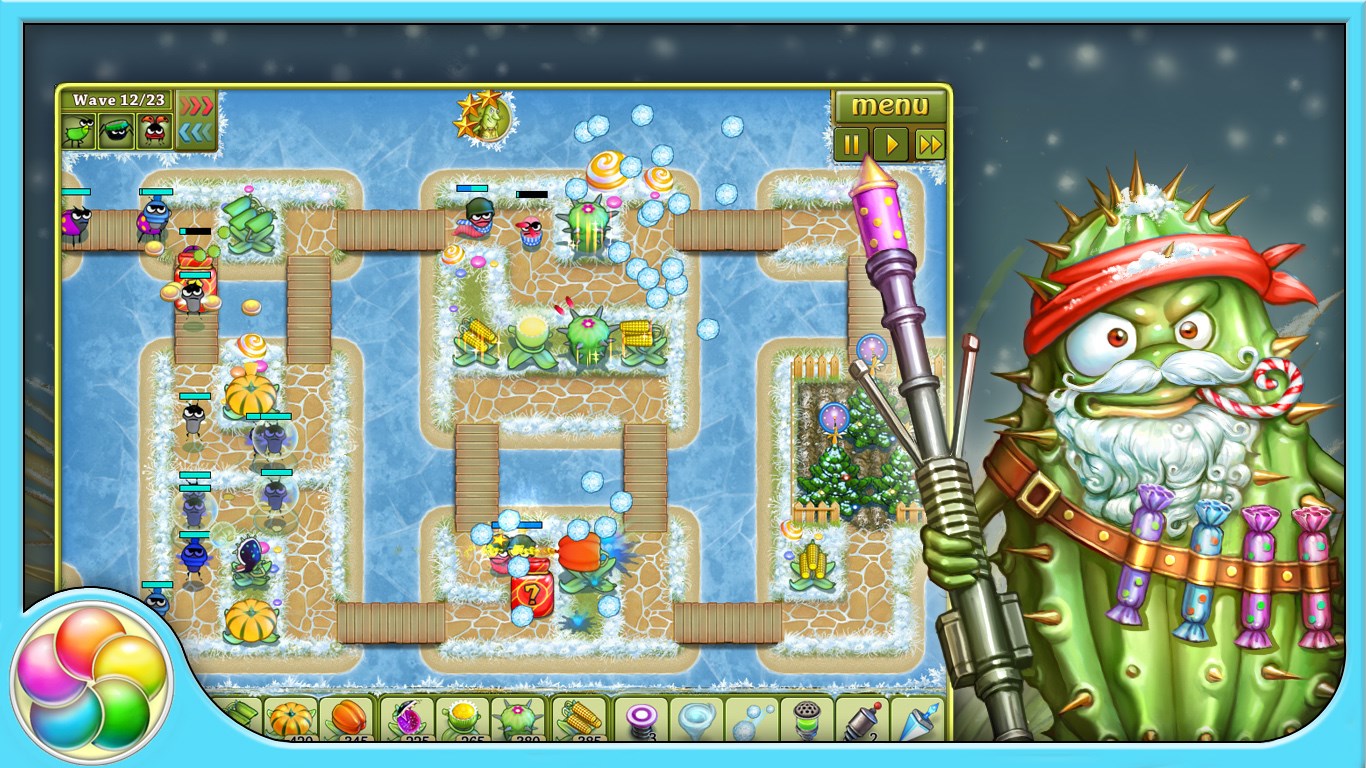Select the red beetle enemy icon

tap(154, 131)
